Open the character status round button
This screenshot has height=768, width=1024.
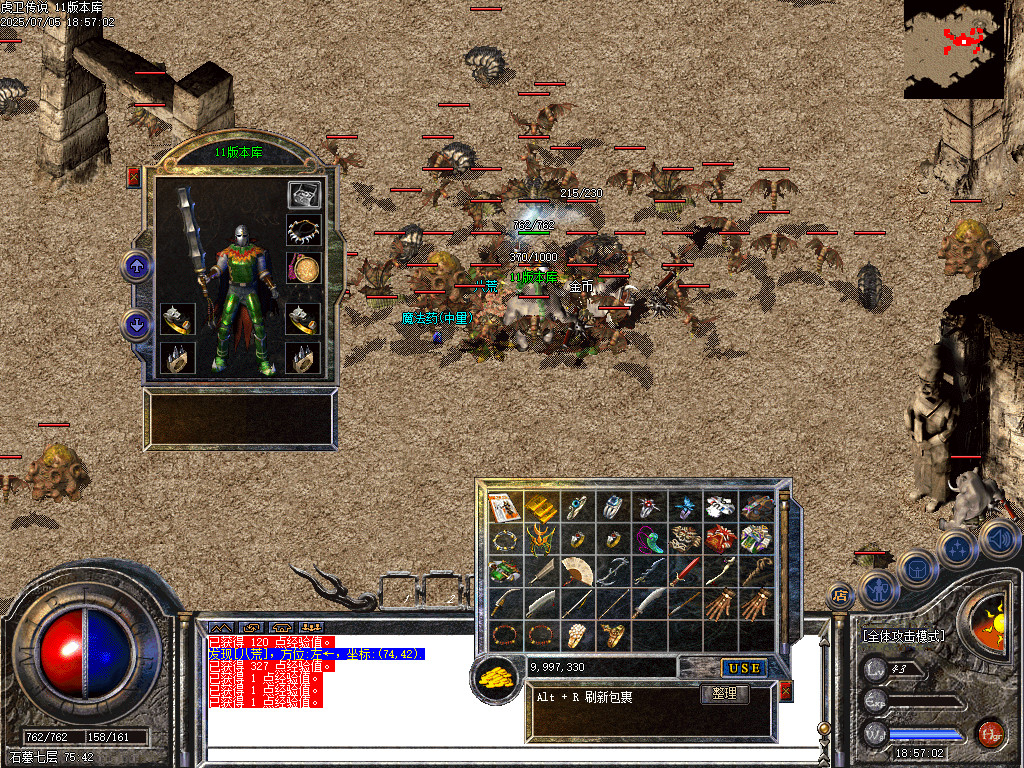click(x=879, y=589)
